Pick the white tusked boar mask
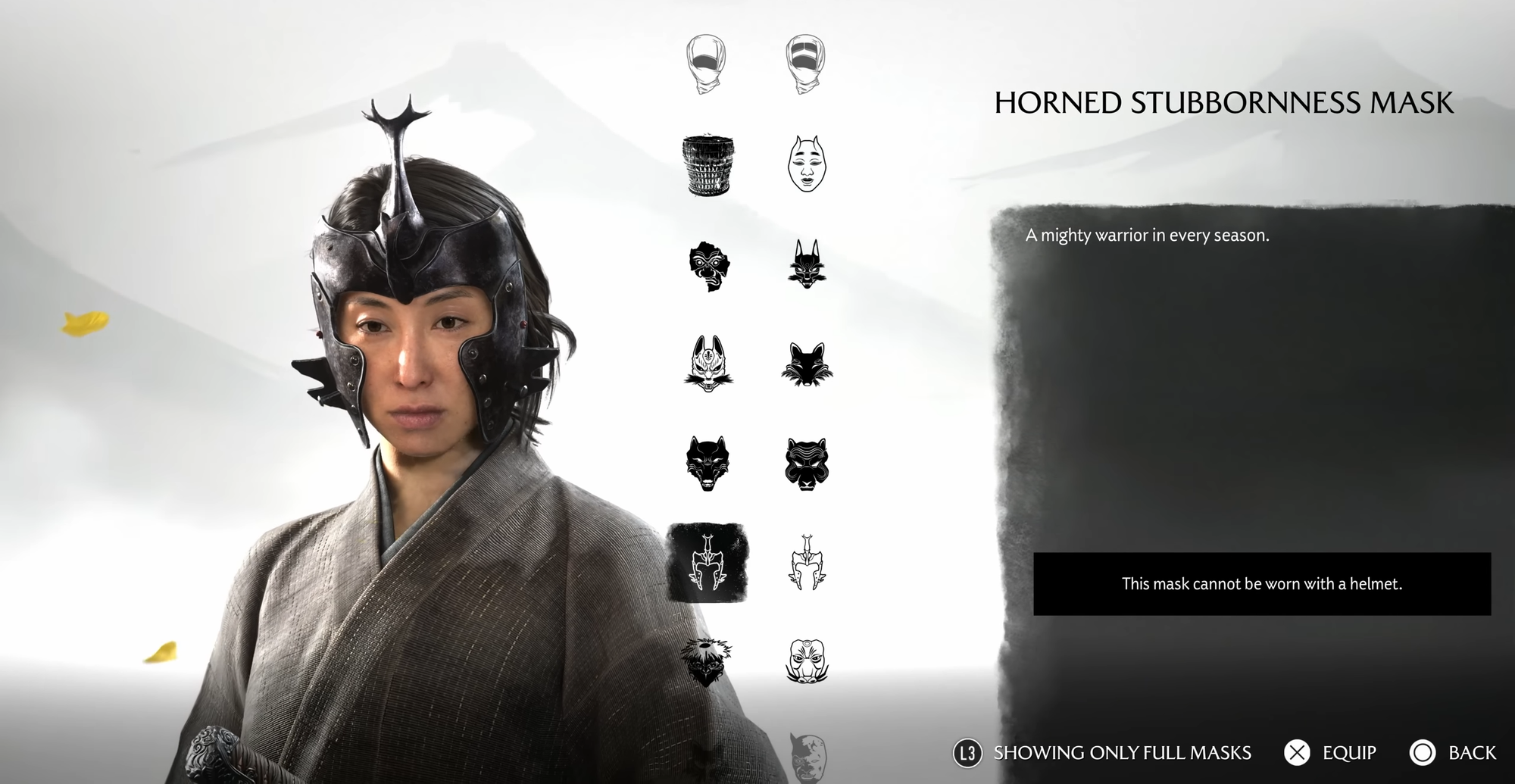Image resolution: width=1515 pixels, height=784 pixels. coord(806,661)
